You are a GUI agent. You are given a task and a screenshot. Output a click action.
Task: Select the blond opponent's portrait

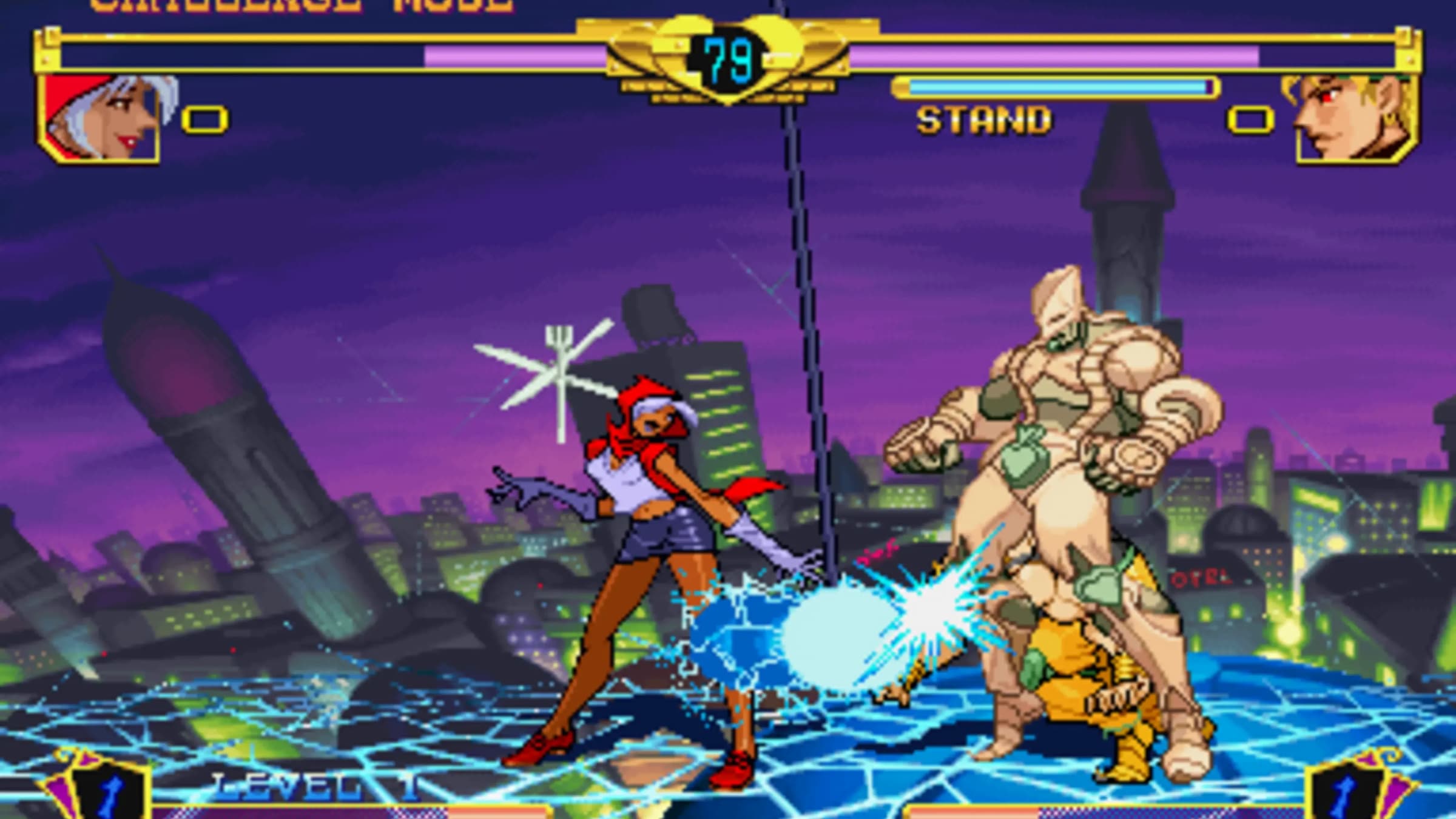click(x=1356, y=120)
